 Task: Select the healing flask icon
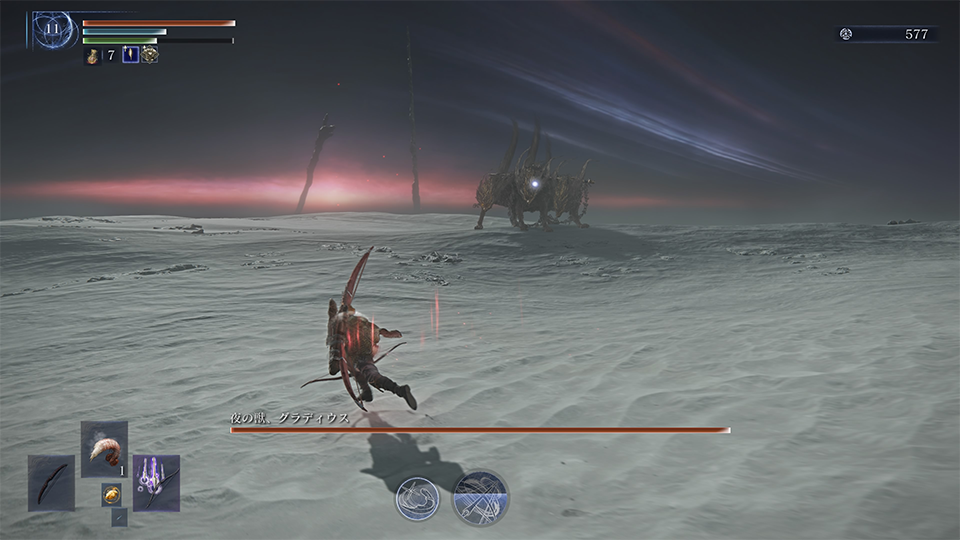point(91,55)
